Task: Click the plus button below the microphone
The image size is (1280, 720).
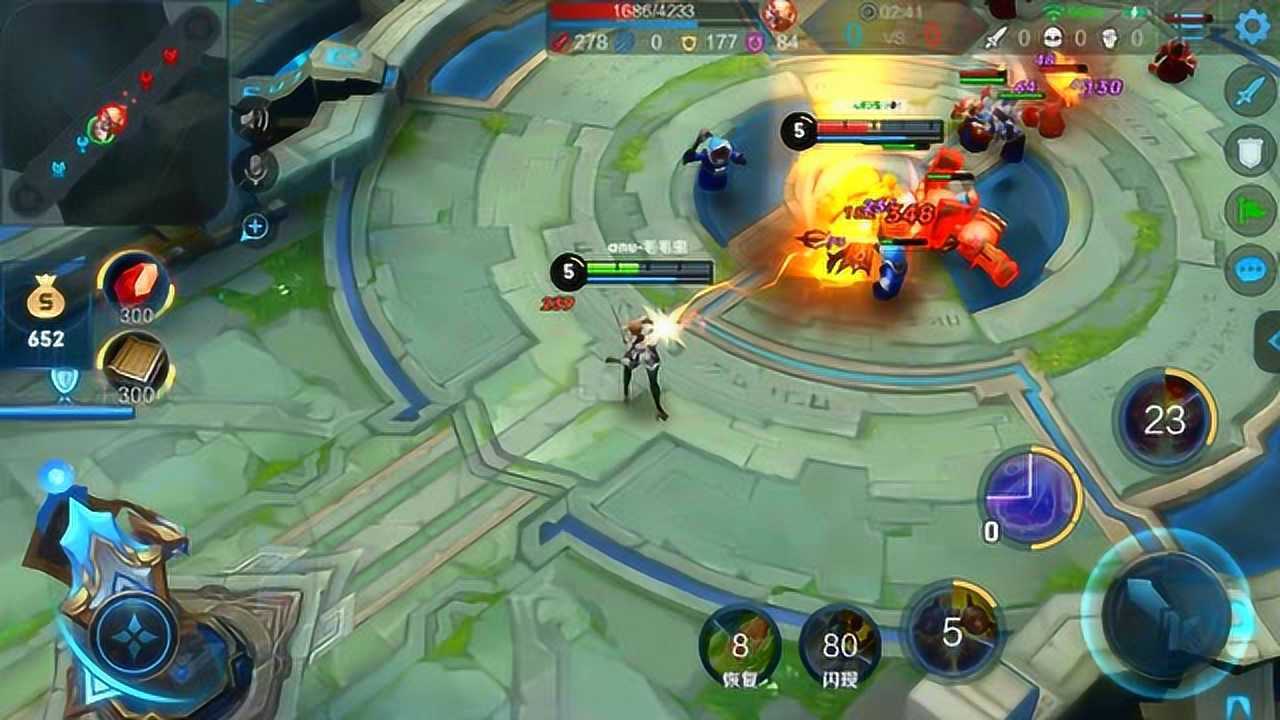Action: 255,227
